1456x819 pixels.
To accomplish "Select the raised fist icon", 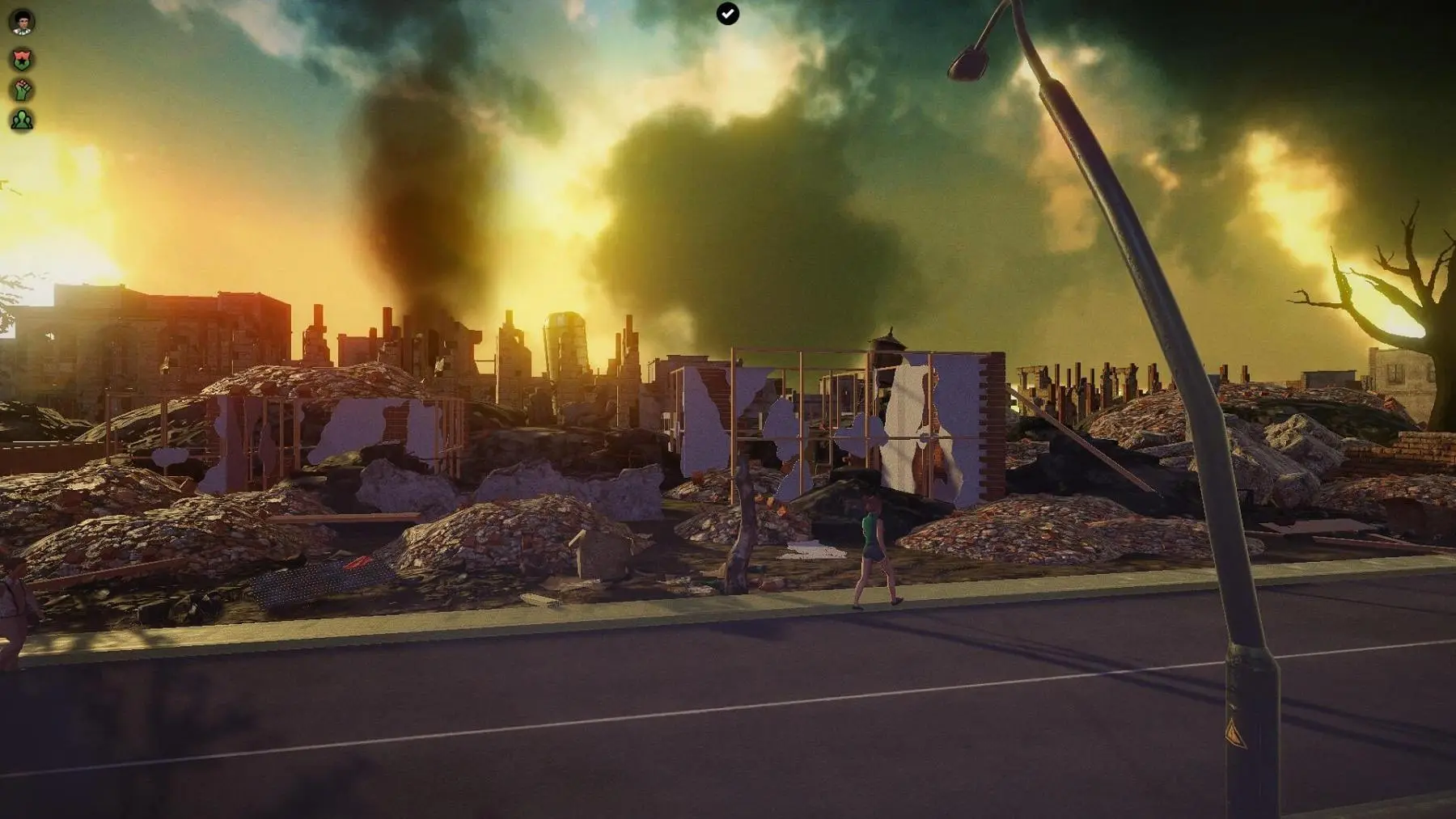I will click(x=22, y=89).
